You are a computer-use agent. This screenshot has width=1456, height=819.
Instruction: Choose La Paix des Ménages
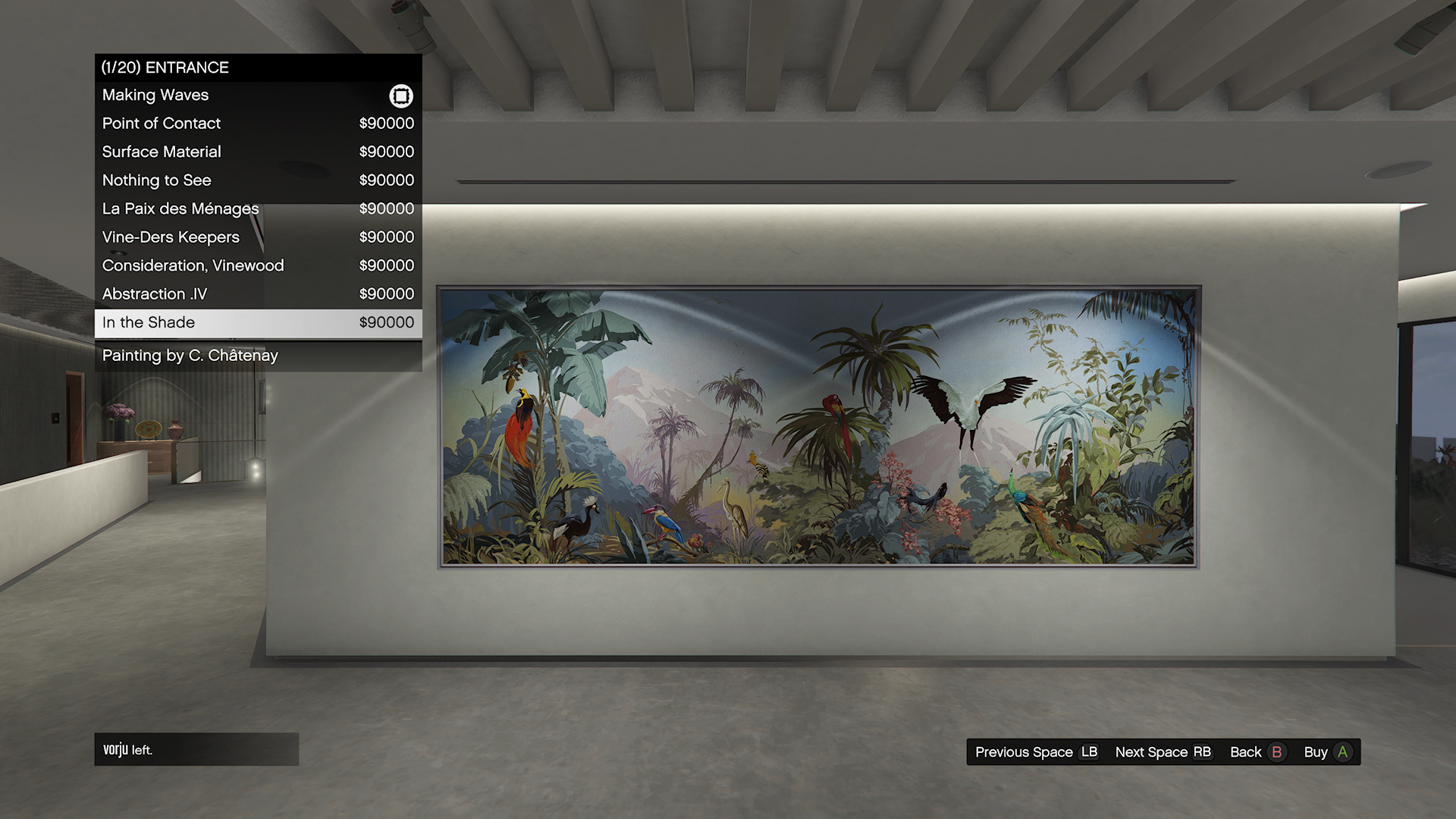258,209
